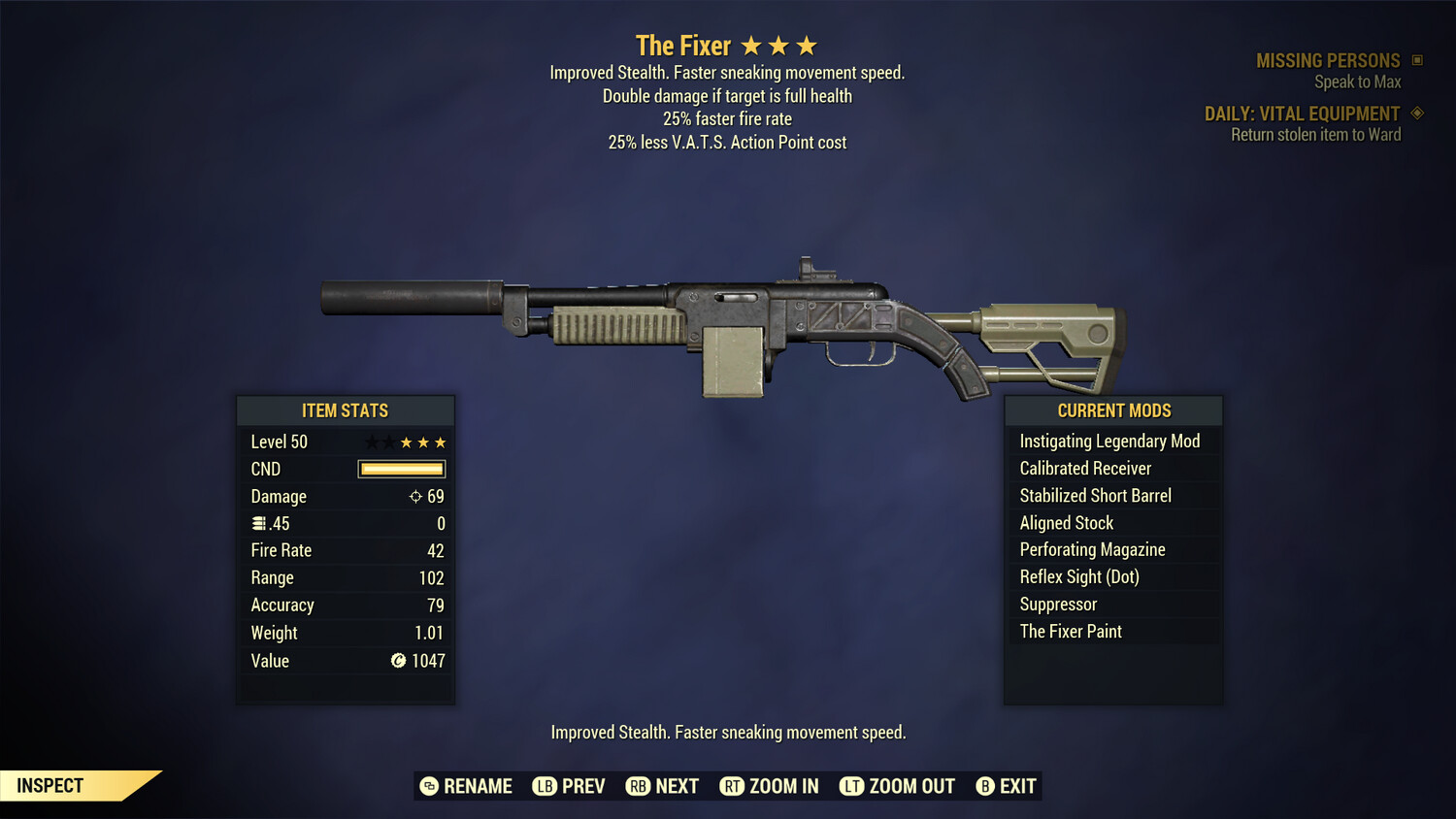1456x819 pixels.
Task: Click the B button icon beside Exit
Action: (x=985, y=786)
